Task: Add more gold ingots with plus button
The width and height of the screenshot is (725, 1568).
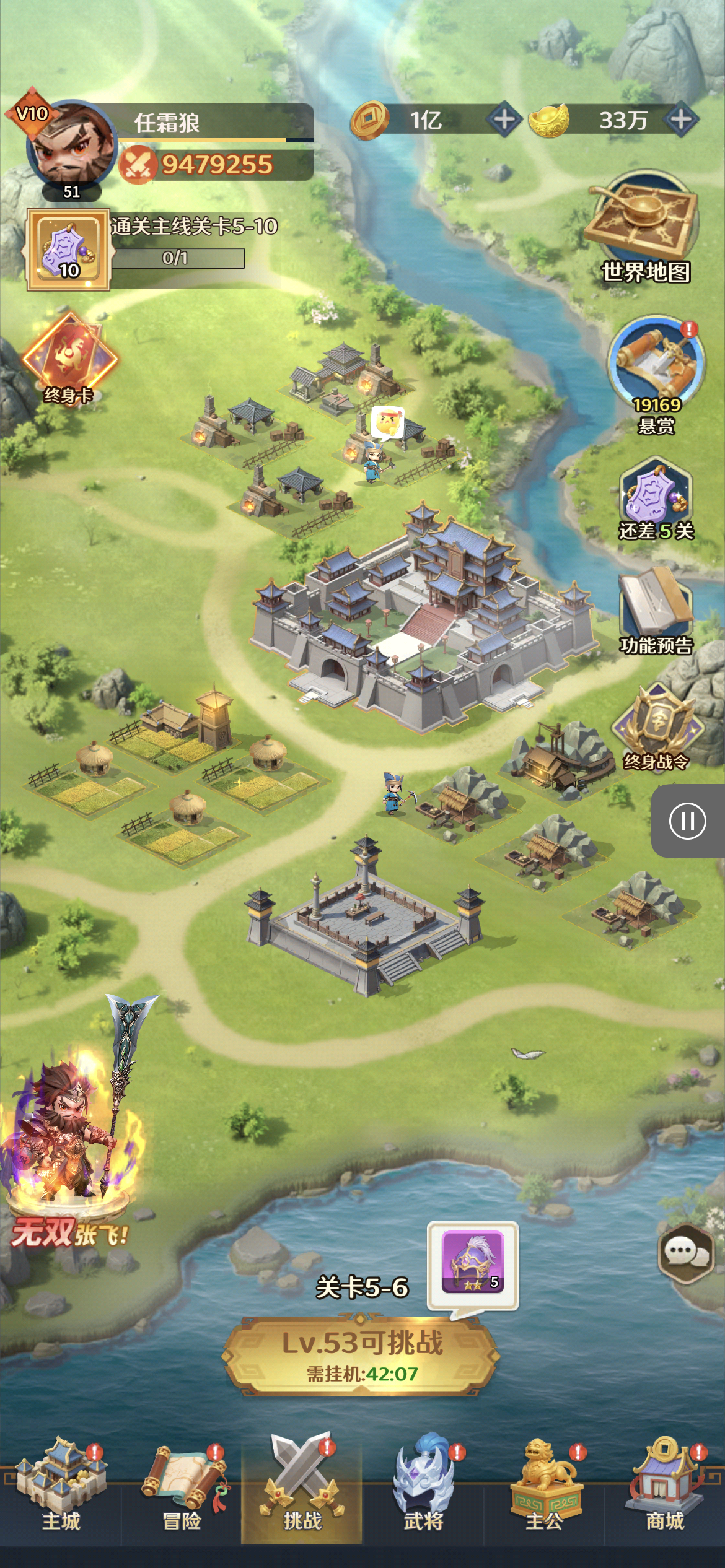Action: point(681,120)
